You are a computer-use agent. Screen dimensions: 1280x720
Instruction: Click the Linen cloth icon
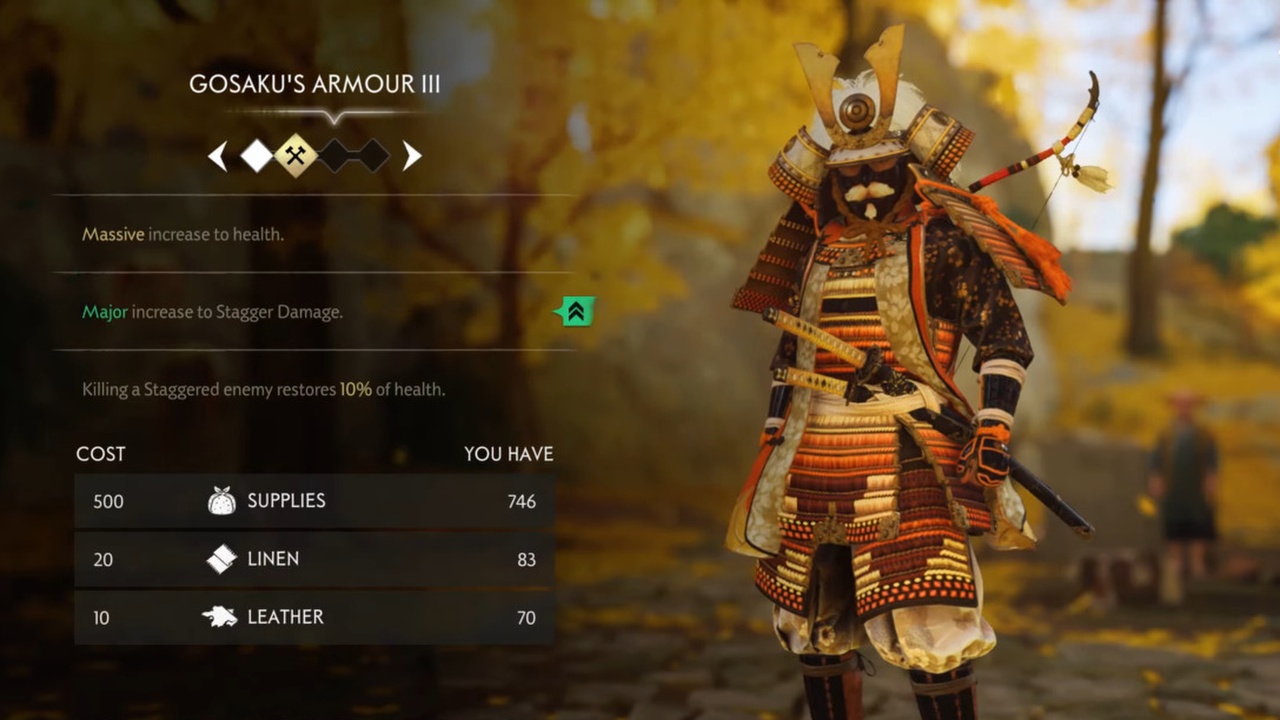point(222,559)
